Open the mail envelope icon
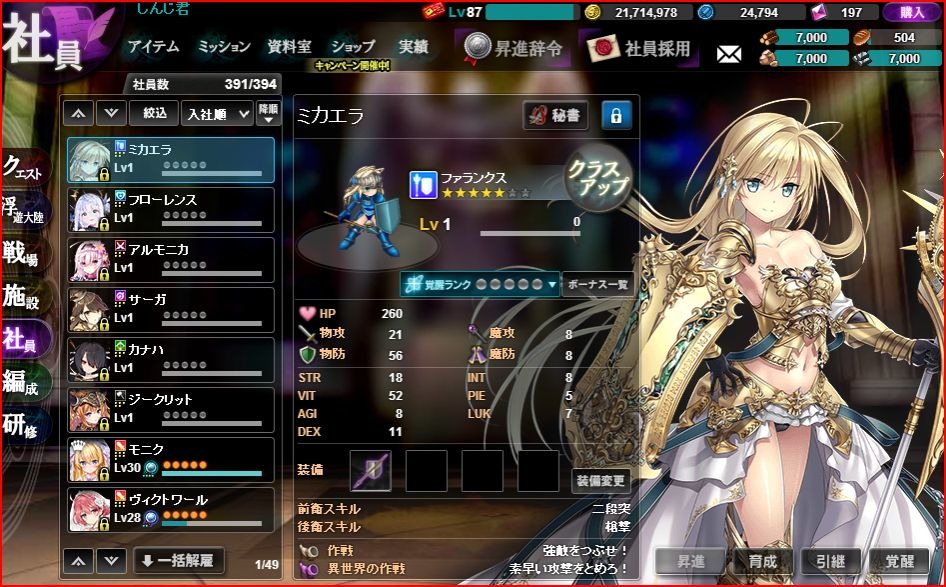 click(729, 53)
